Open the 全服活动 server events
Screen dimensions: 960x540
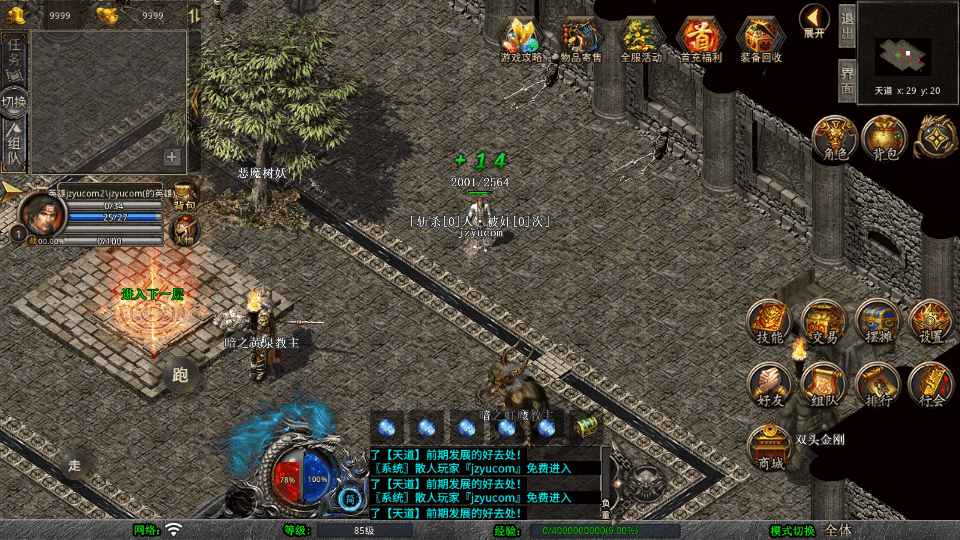point(641,38)
